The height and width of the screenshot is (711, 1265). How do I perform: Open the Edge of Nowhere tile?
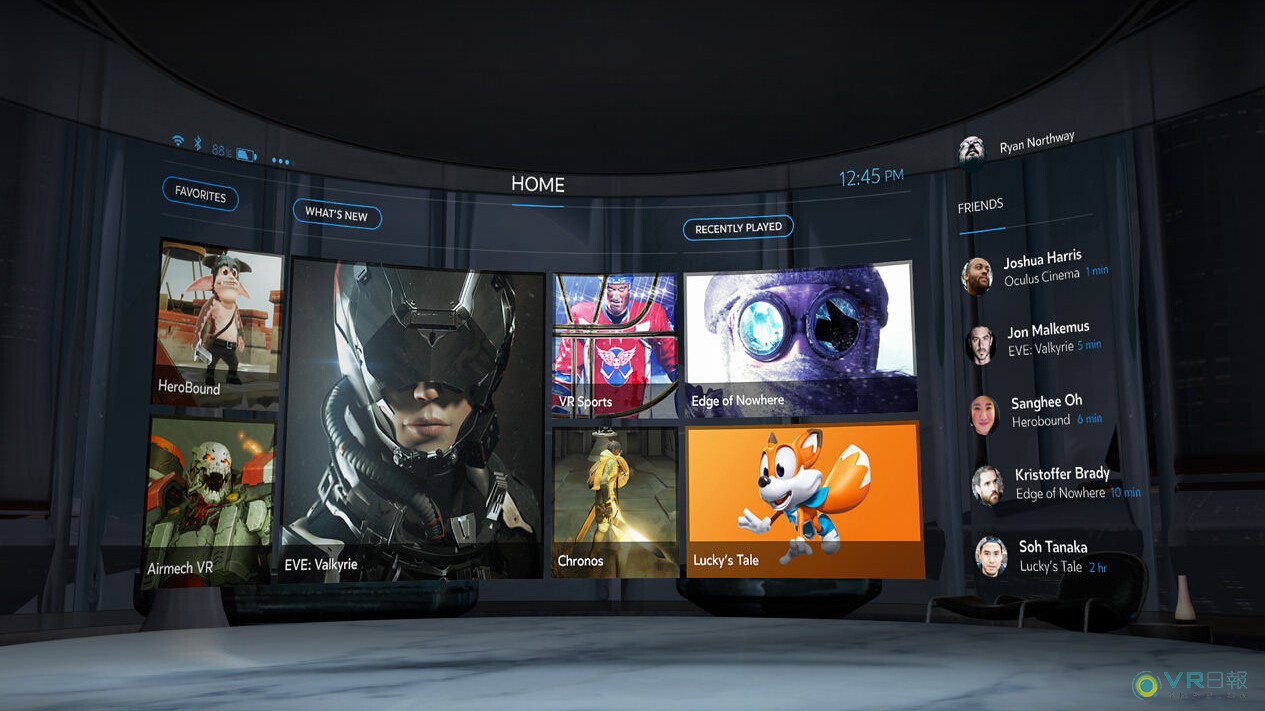tap(799, 339)
